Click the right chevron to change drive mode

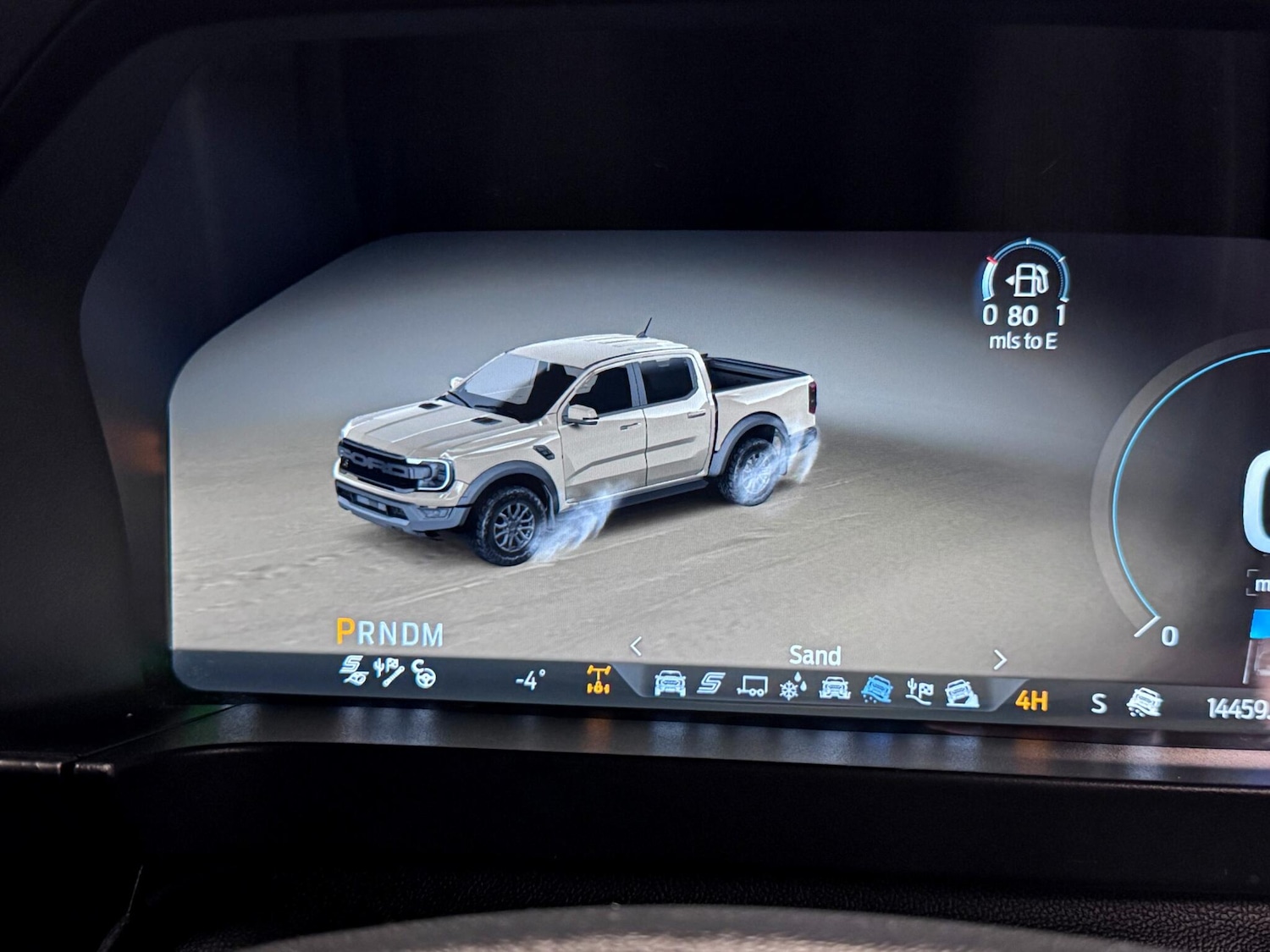[1002, 661]
